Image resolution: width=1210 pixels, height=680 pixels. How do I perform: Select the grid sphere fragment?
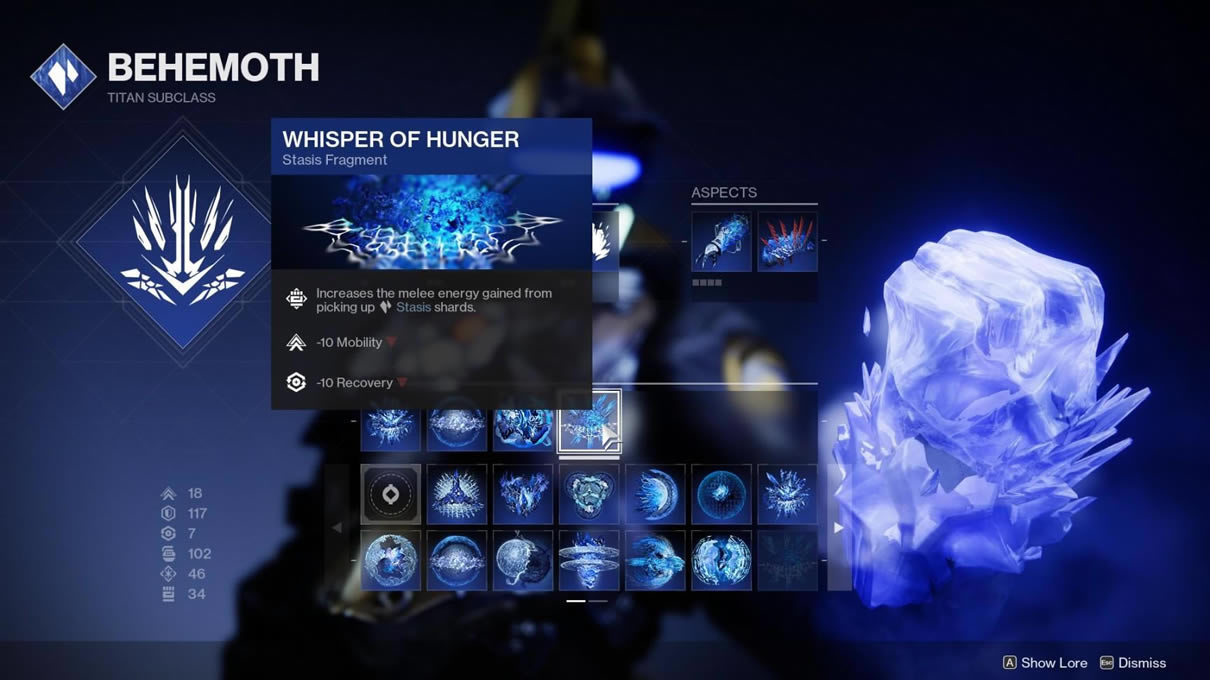721,494
